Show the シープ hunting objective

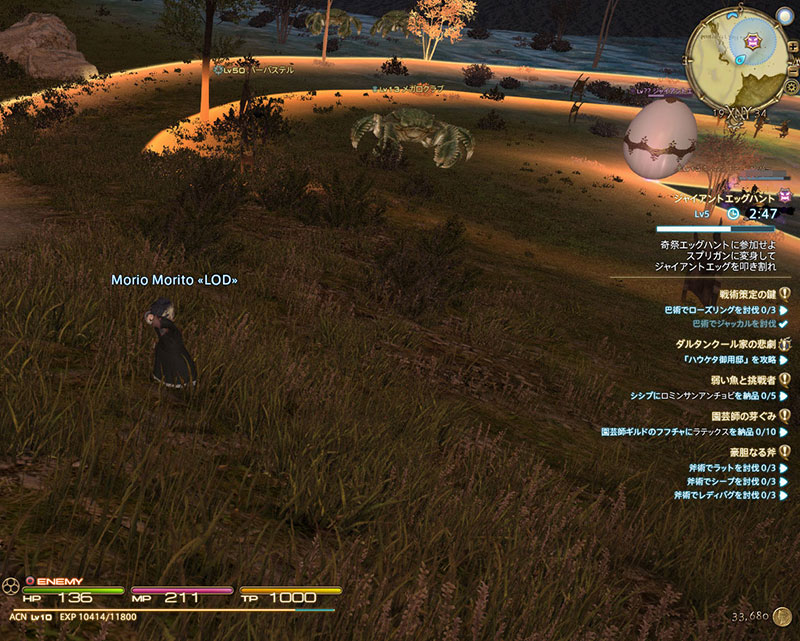click(x=725, y=481)
